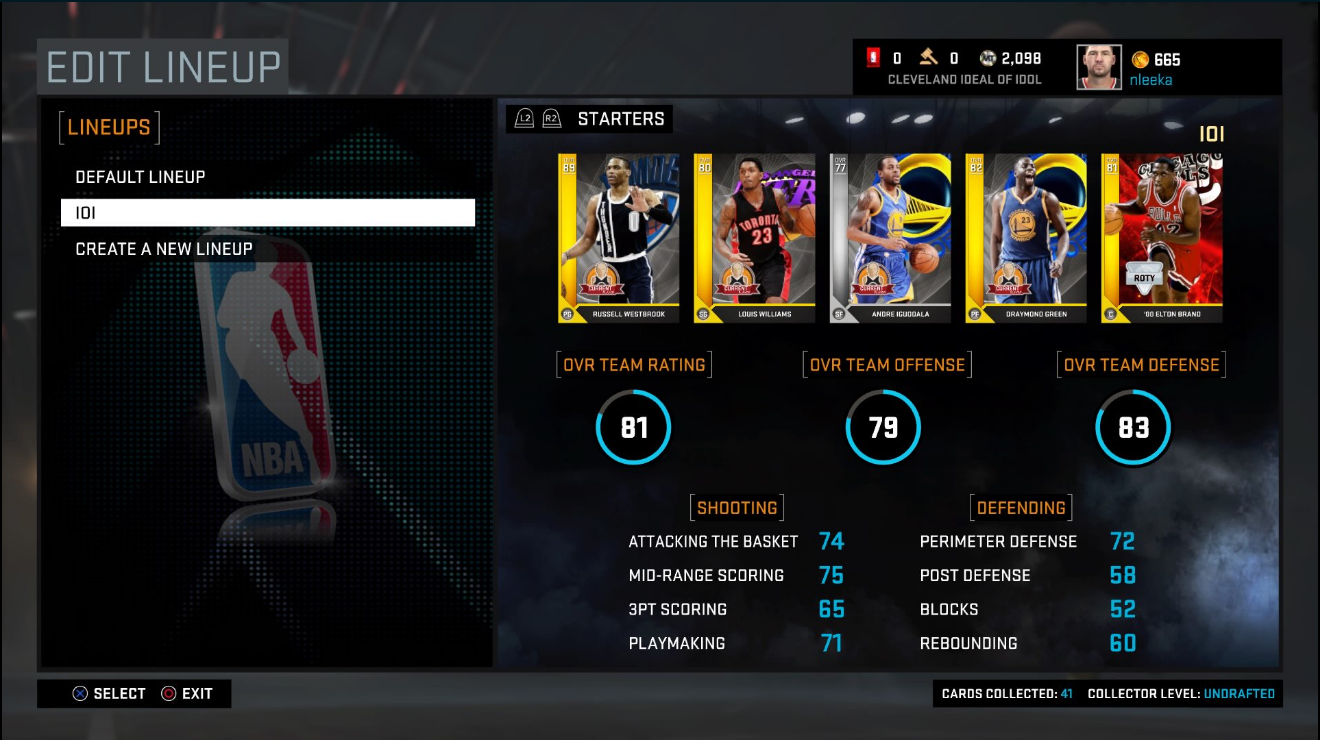
Task: Choose the IOI lineup entry
Action: click(x=267, y=213)
